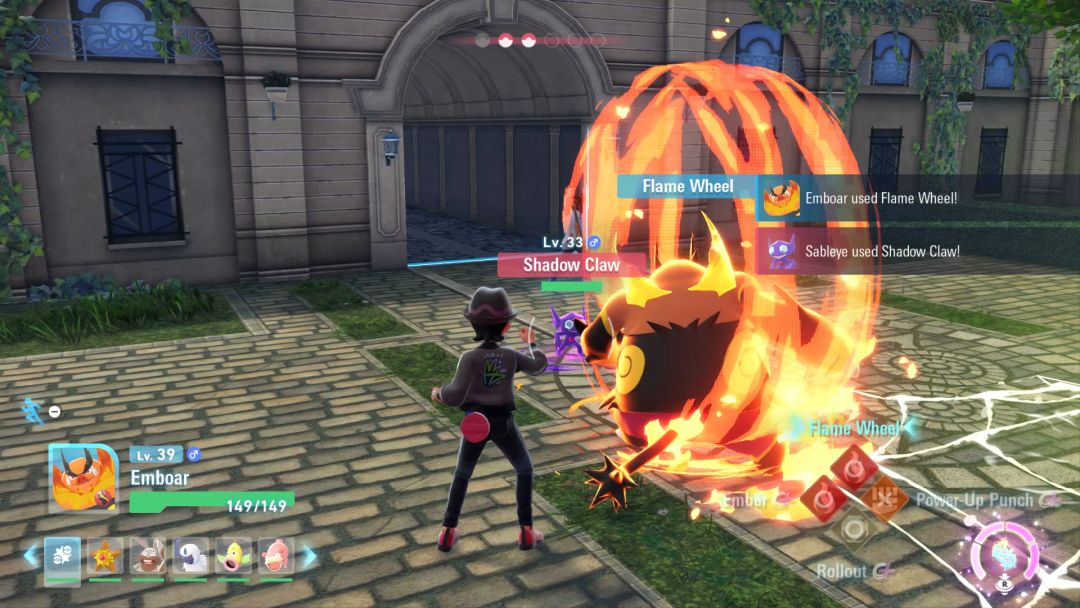Select the Flame Wheel move diamond
The image size is (1080, 608).
tap(855, 468)
